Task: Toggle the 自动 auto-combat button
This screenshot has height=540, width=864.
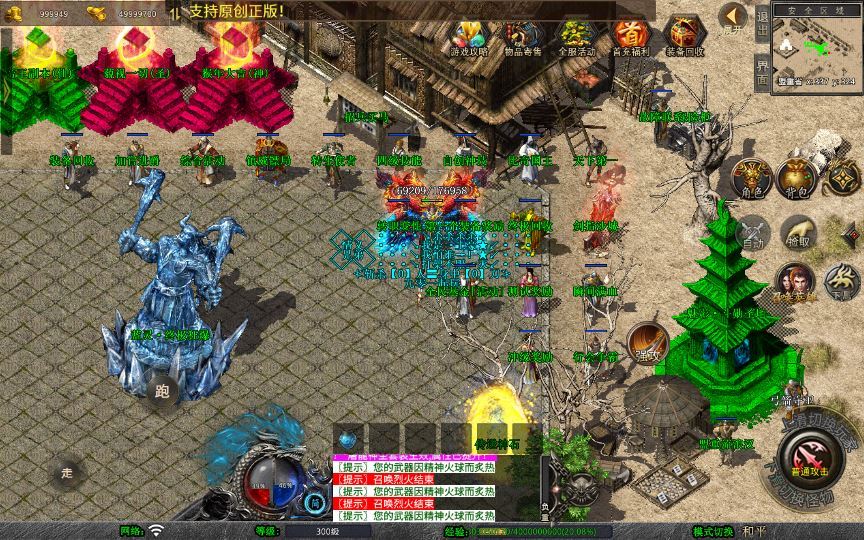Action: click(751, 233)
